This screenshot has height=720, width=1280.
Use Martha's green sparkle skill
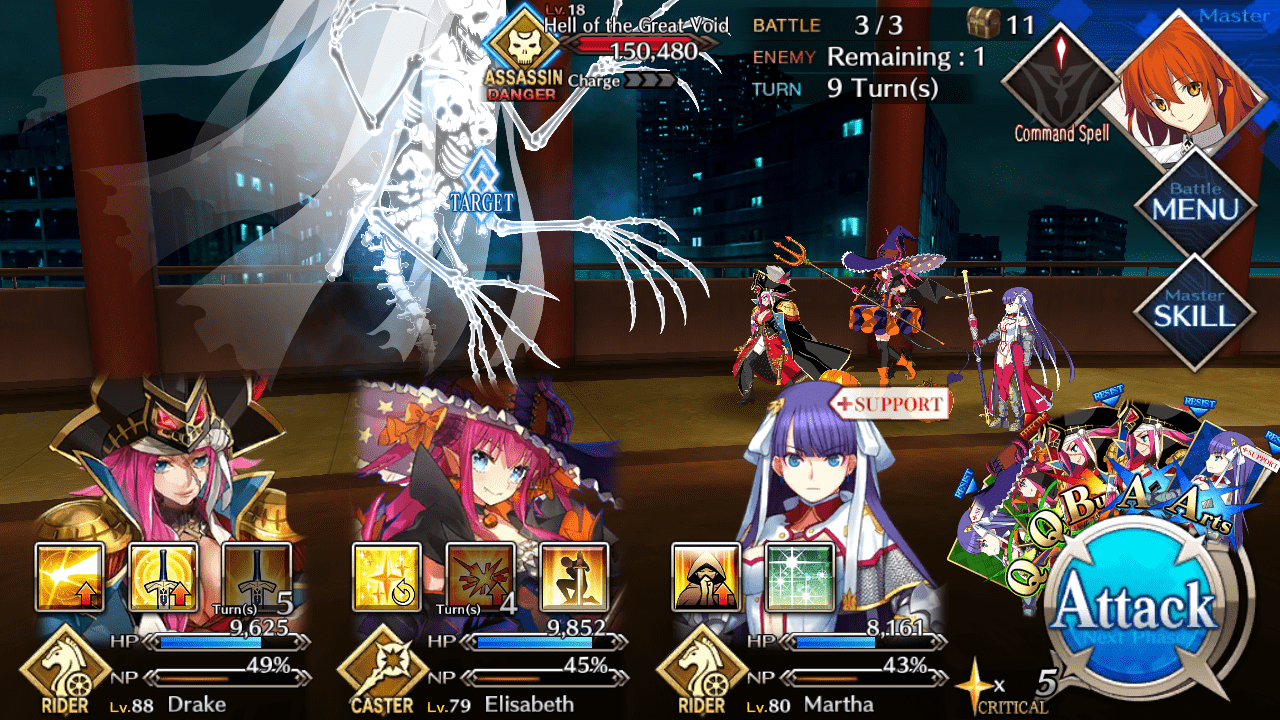[x=799, y=577]
